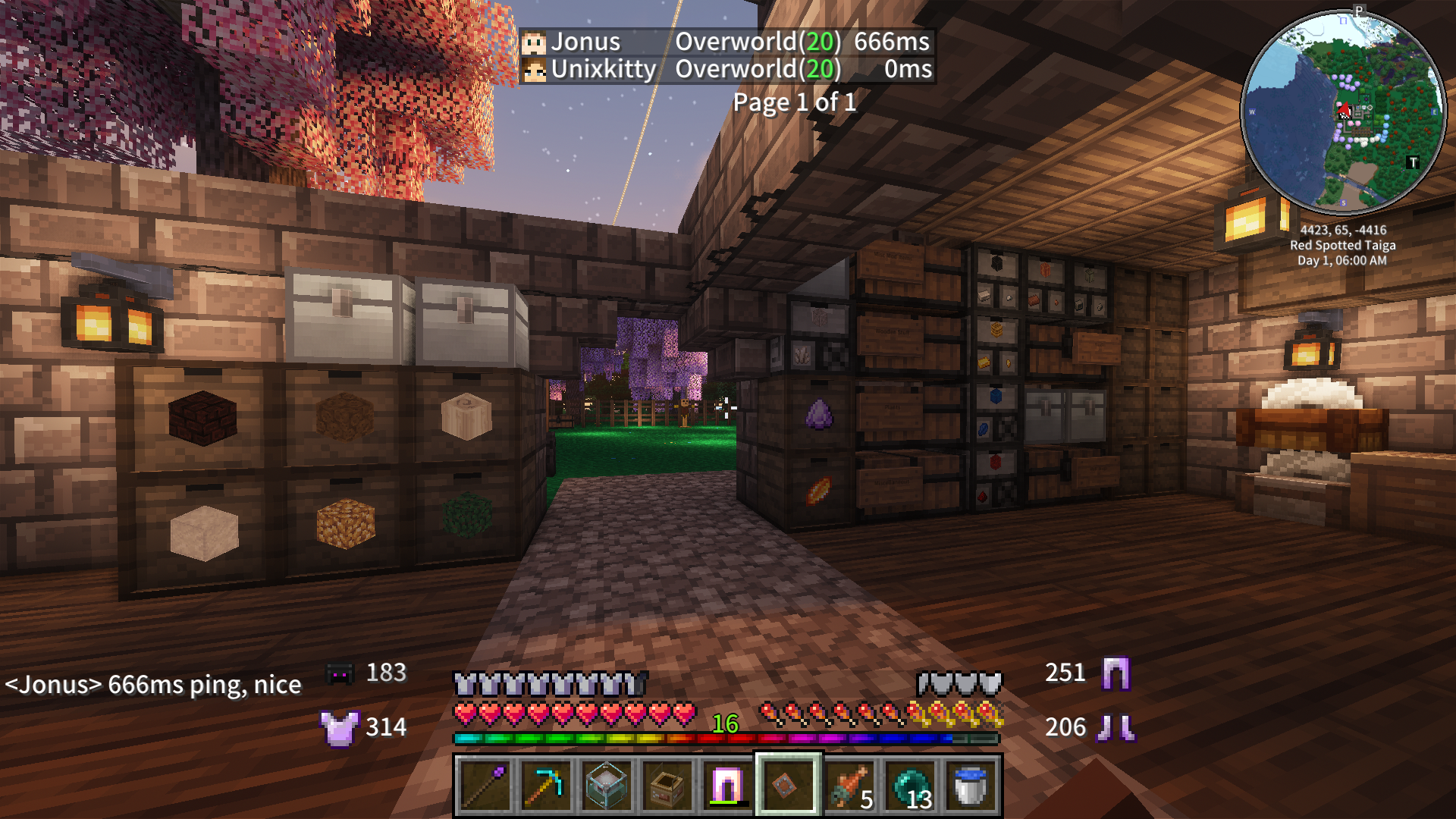1456x819 pixels.
Task: Click the leggings durability icon
Action: (1116, 673)
